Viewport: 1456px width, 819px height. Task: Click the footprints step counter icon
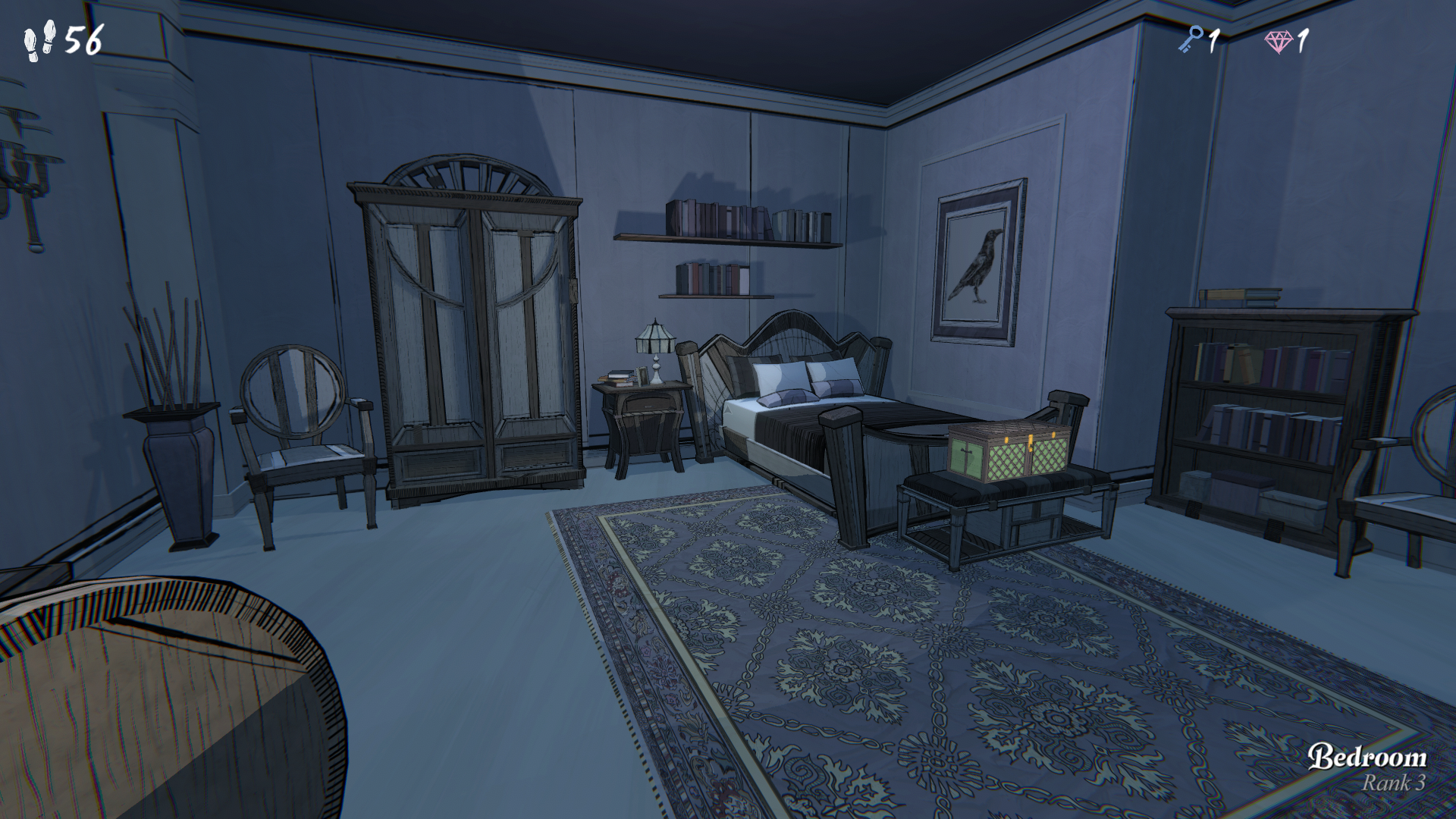point(38,39)
